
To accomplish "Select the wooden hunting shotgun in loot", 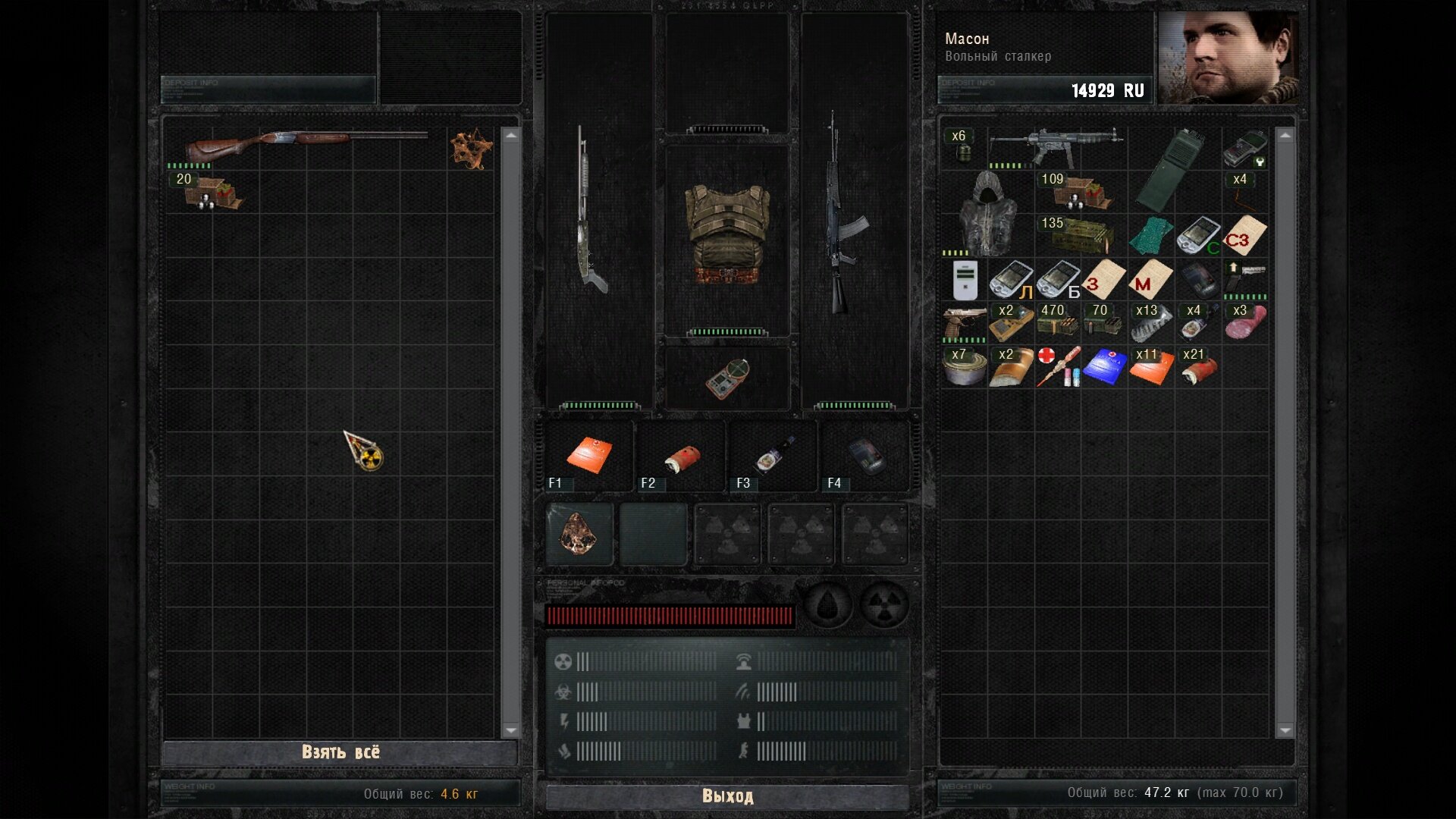I will point(306,144).
